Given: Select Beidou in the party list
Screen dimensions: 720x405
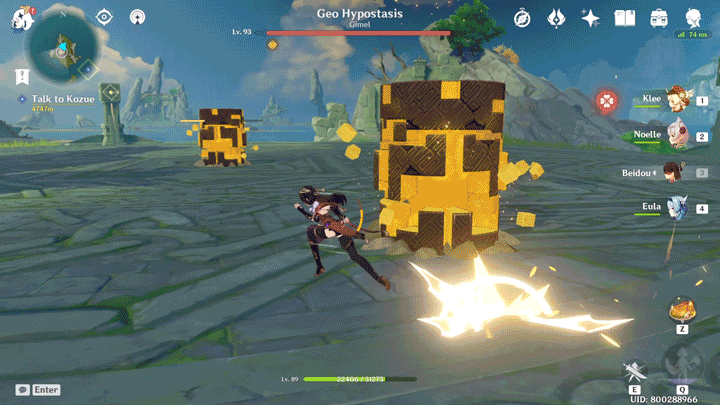Looking at the screenshot, I should (673, 172).
